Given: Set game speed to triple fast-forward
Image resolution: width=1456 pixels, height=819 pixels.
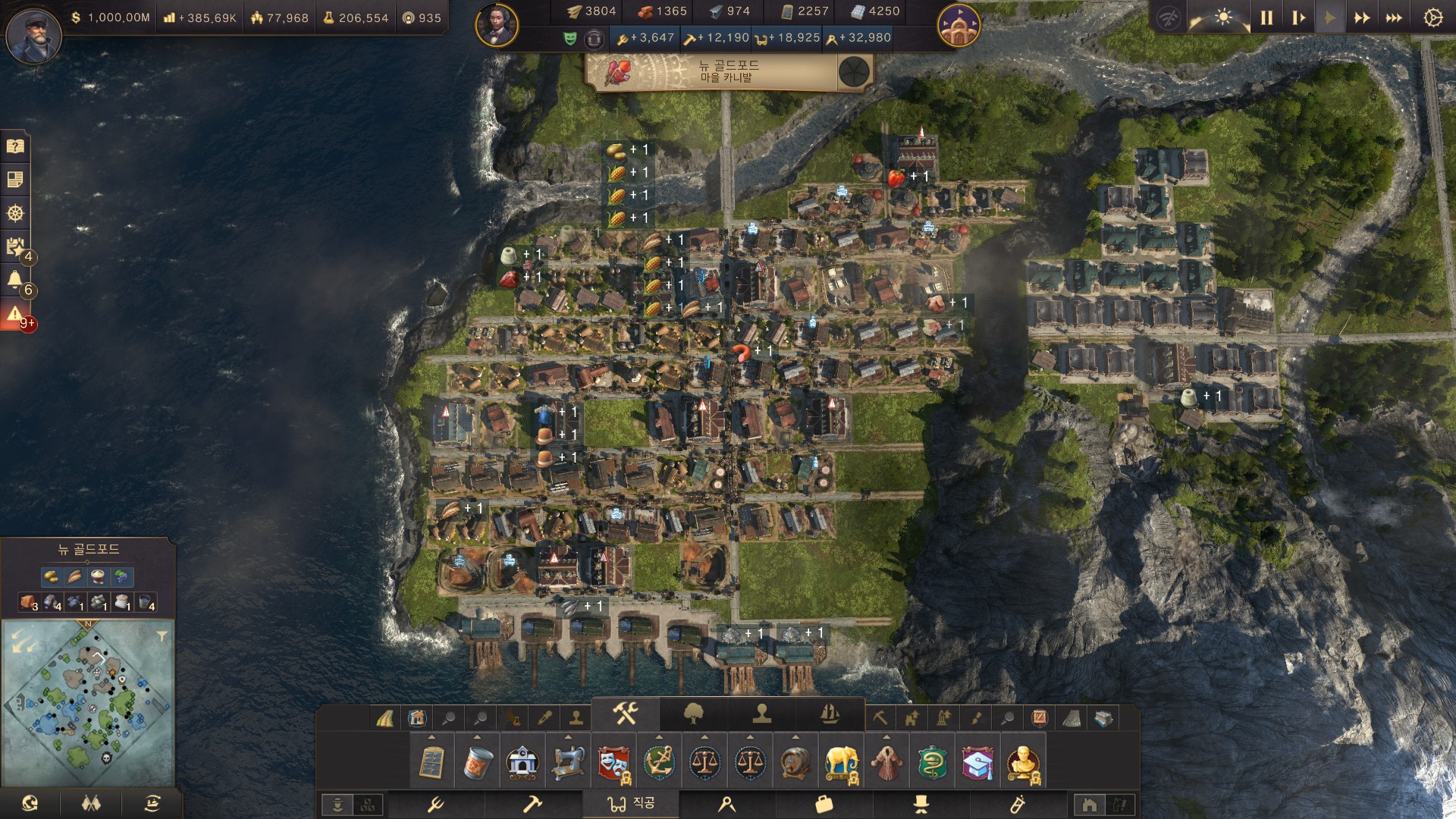Looking at the screenshot, I should pyautogui.click(x=1394, y=17).
